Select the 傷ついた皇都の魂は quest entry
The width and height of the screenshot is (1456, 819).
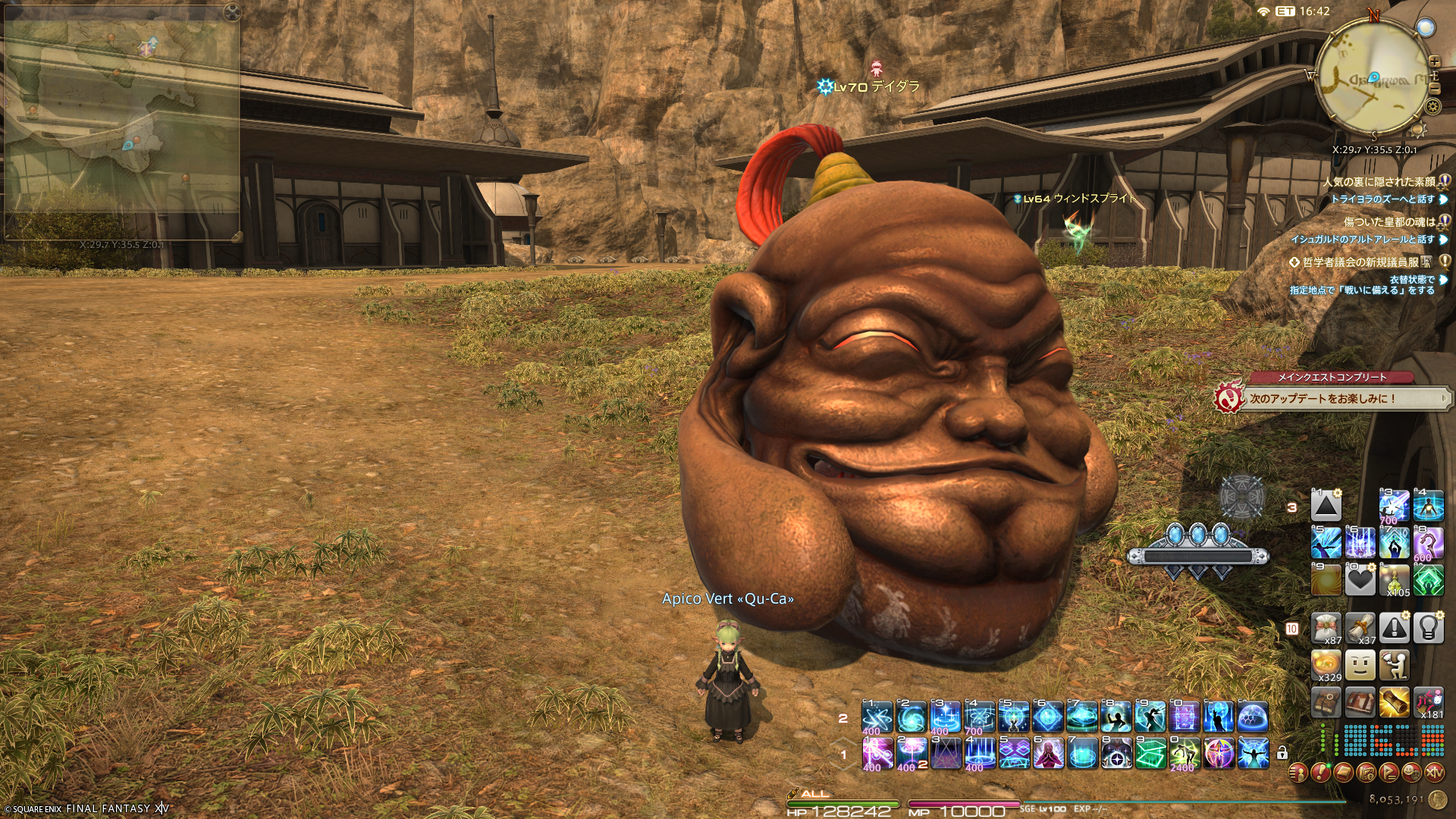click(x=1389, y=222)
